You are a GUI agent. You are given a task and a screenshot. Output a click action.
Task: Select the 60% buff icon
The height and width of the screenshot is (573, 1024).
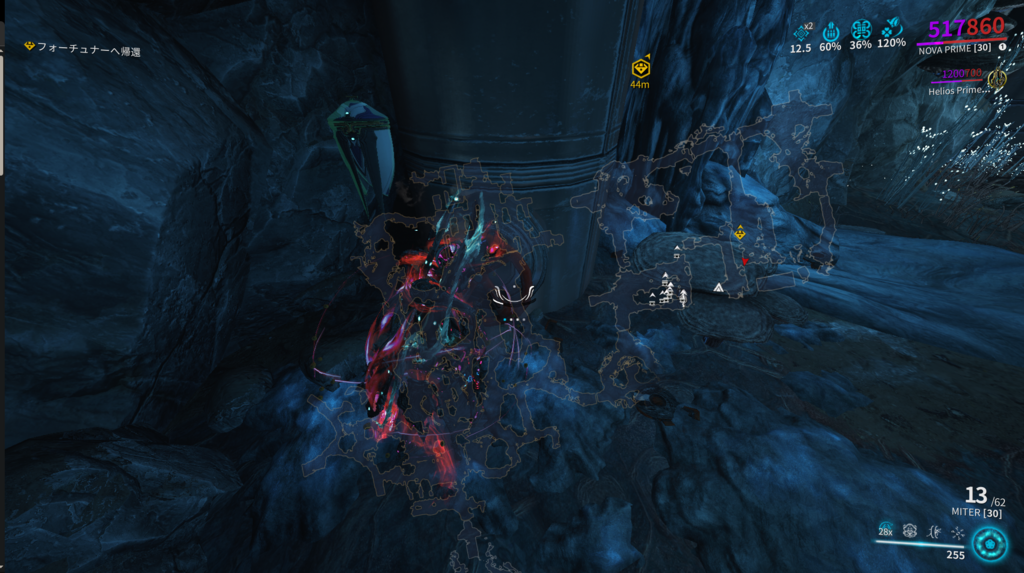(830, 31)
